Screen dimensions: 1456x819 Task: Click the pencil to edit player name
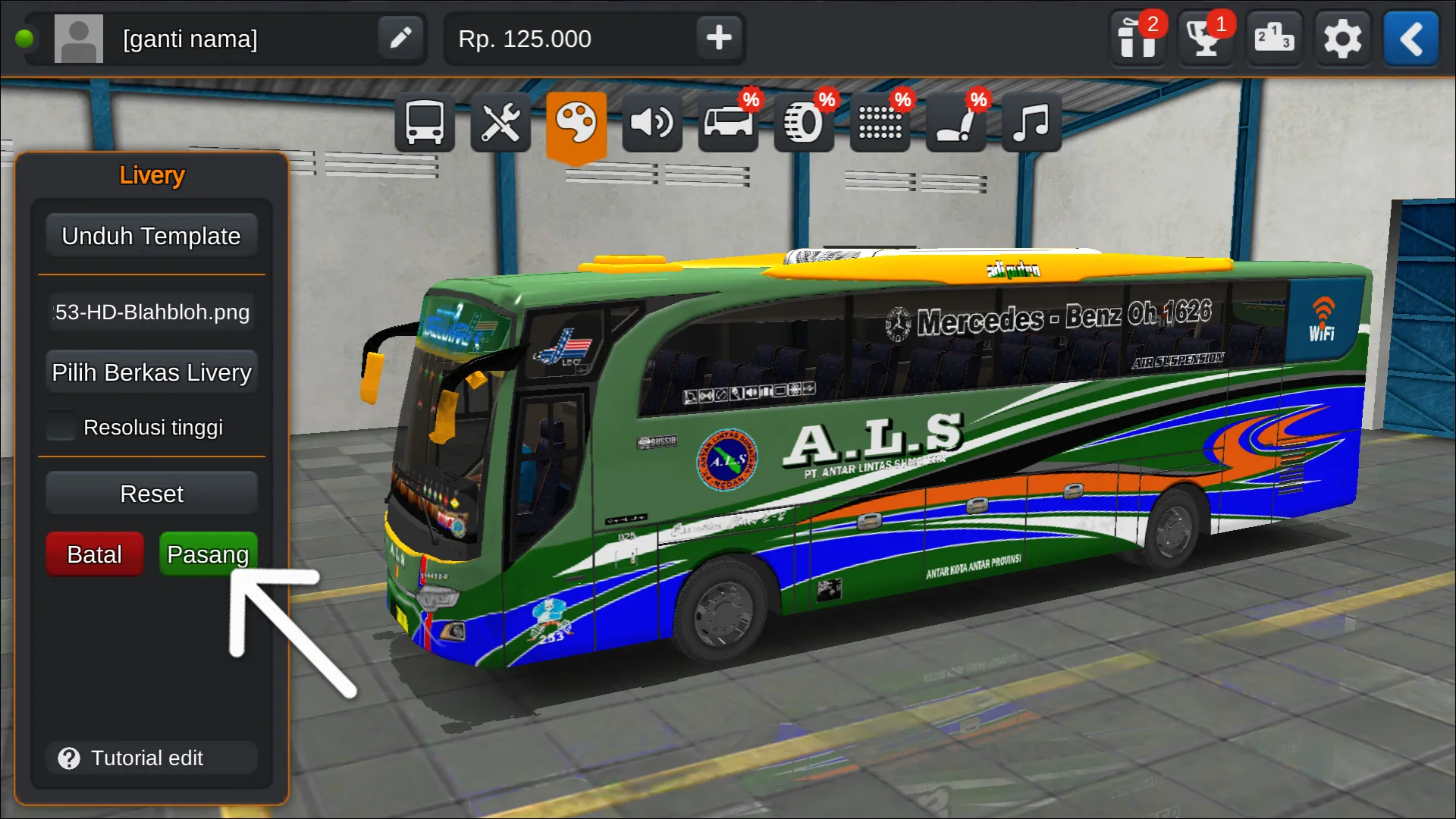pyautogui.click(x=400, y=39)
